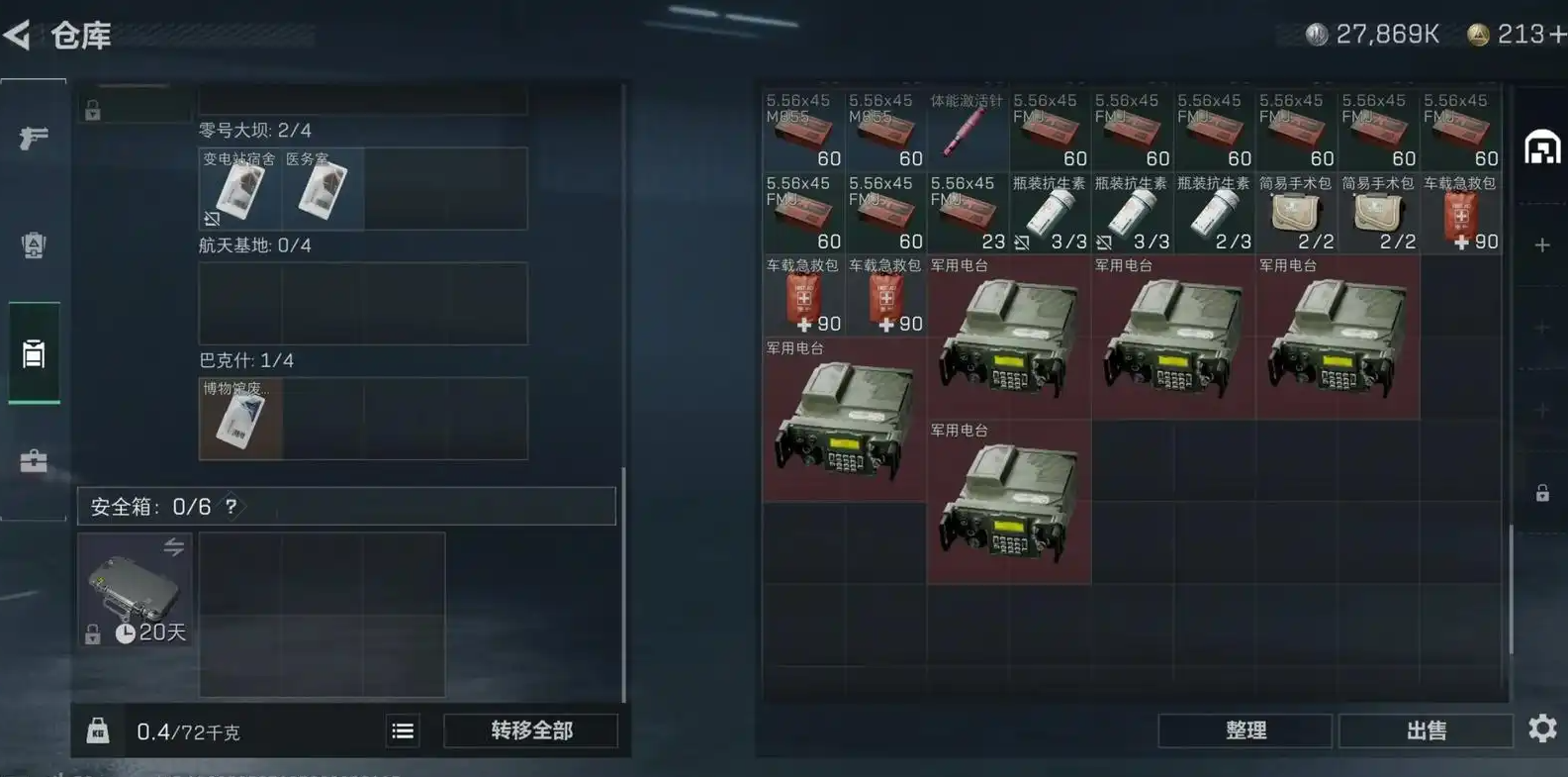Open the 出售 sell option
This screenshot has width=1568, height=777.
[x=1426, y=730]
